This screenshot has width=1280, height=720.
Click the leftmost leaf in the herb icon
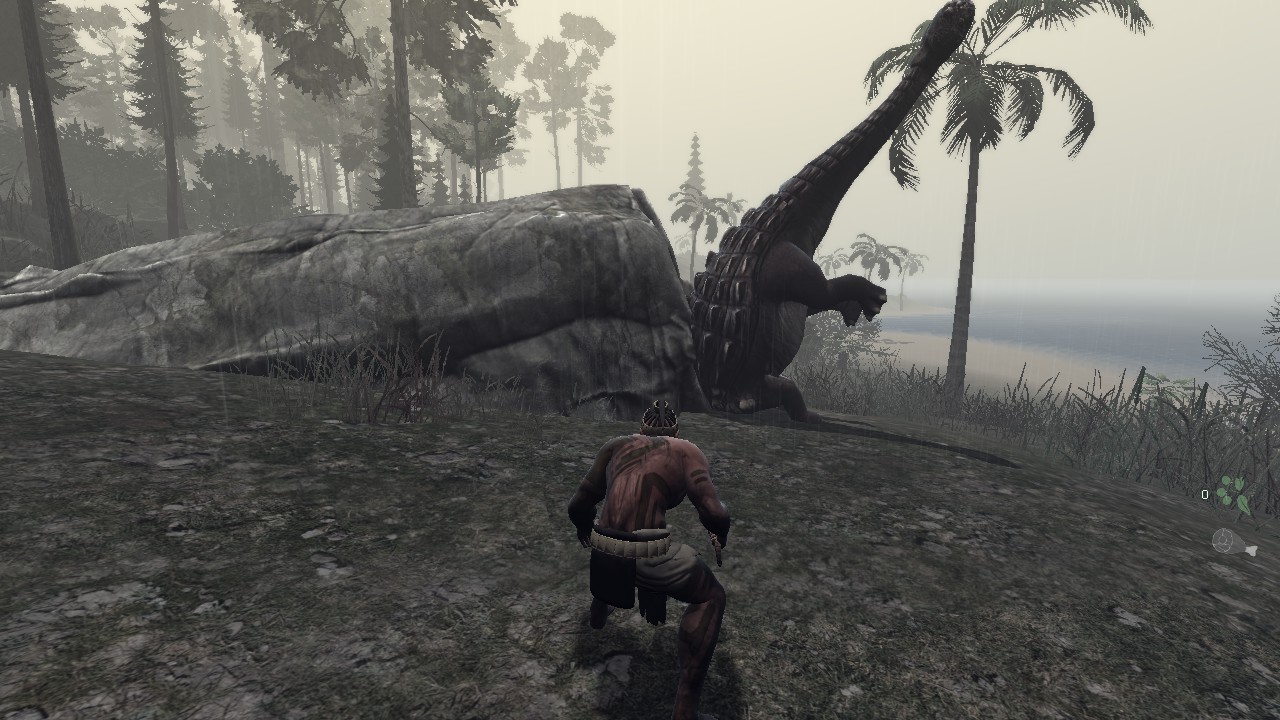point(1221,493)
